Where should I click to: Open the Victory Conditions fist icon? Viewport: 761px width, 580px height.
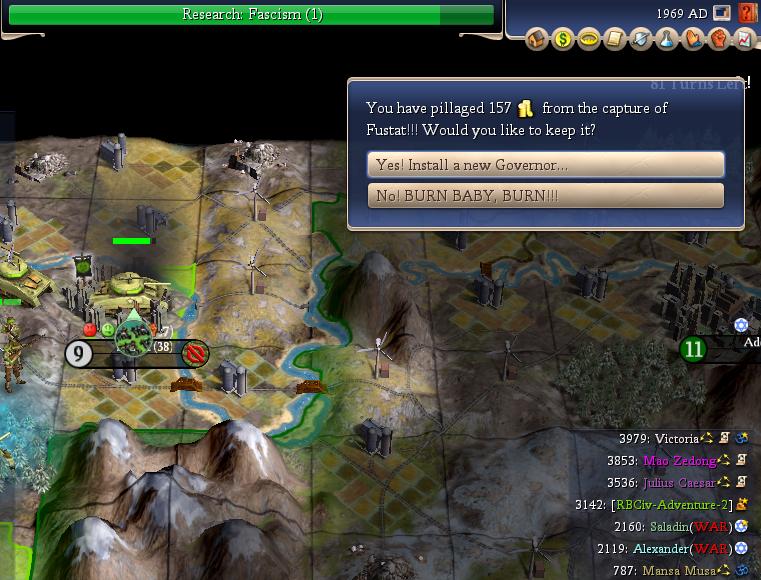coord(719,40)
